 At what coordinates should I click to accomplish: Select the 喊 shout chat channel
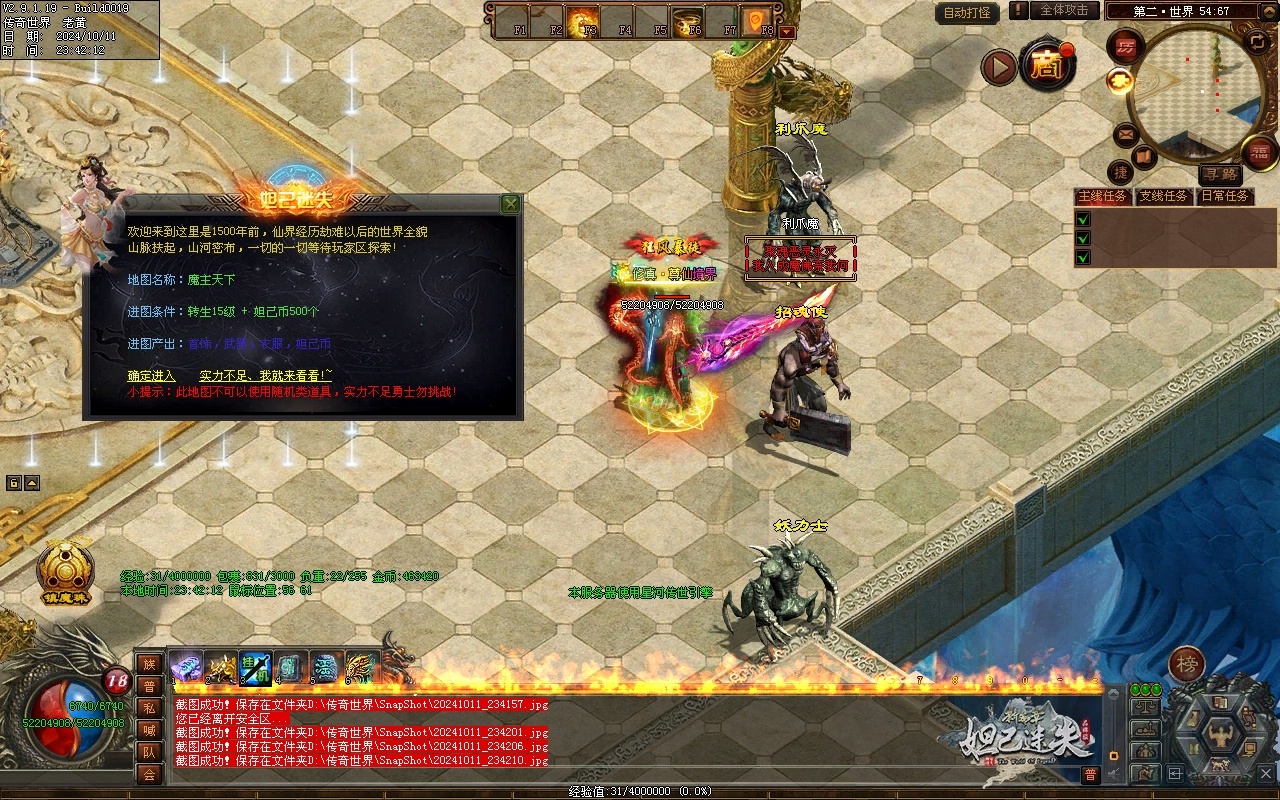point(149,730)
